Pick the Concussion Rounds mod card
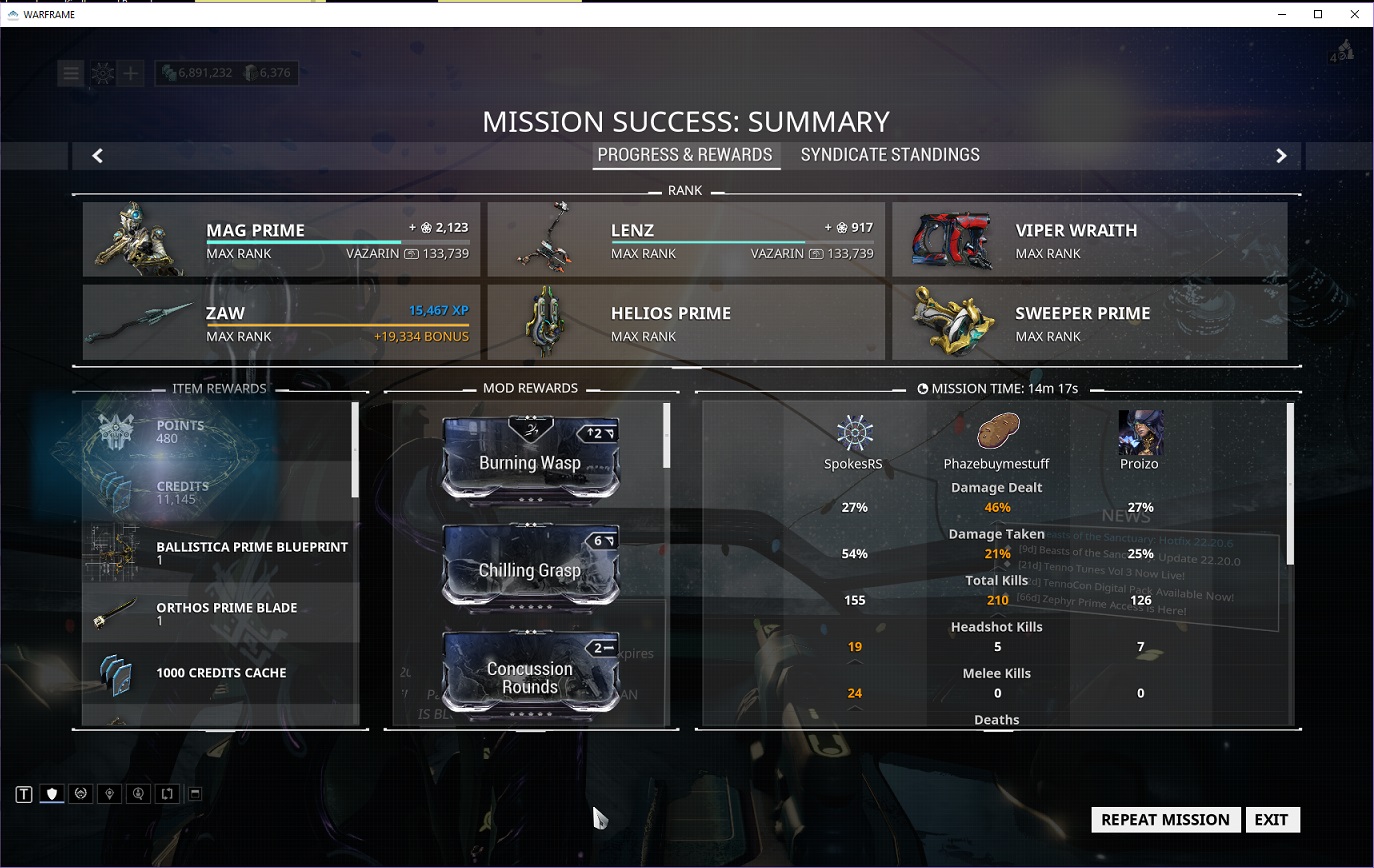The width and height of the screenshot is (1374, 868). pos(530,676)
